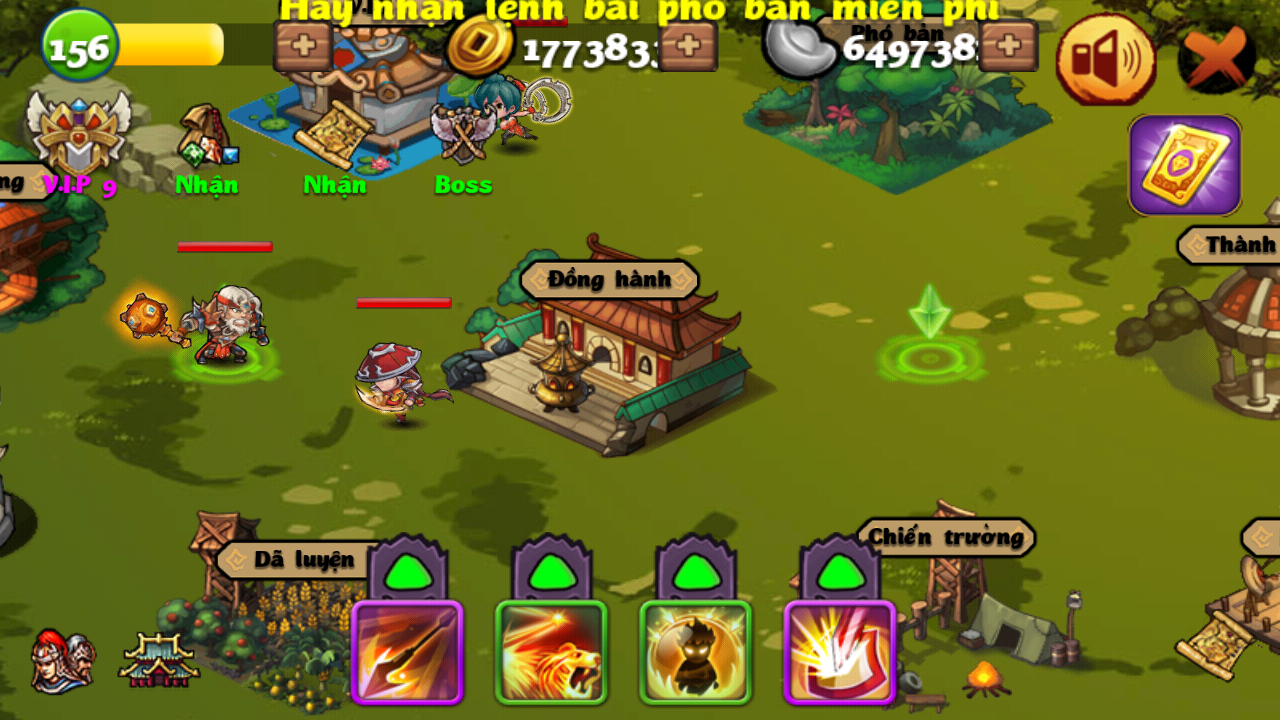Add more energy with the plus button beside the yellow bar

pyautogui.click(x=303, y=47)
